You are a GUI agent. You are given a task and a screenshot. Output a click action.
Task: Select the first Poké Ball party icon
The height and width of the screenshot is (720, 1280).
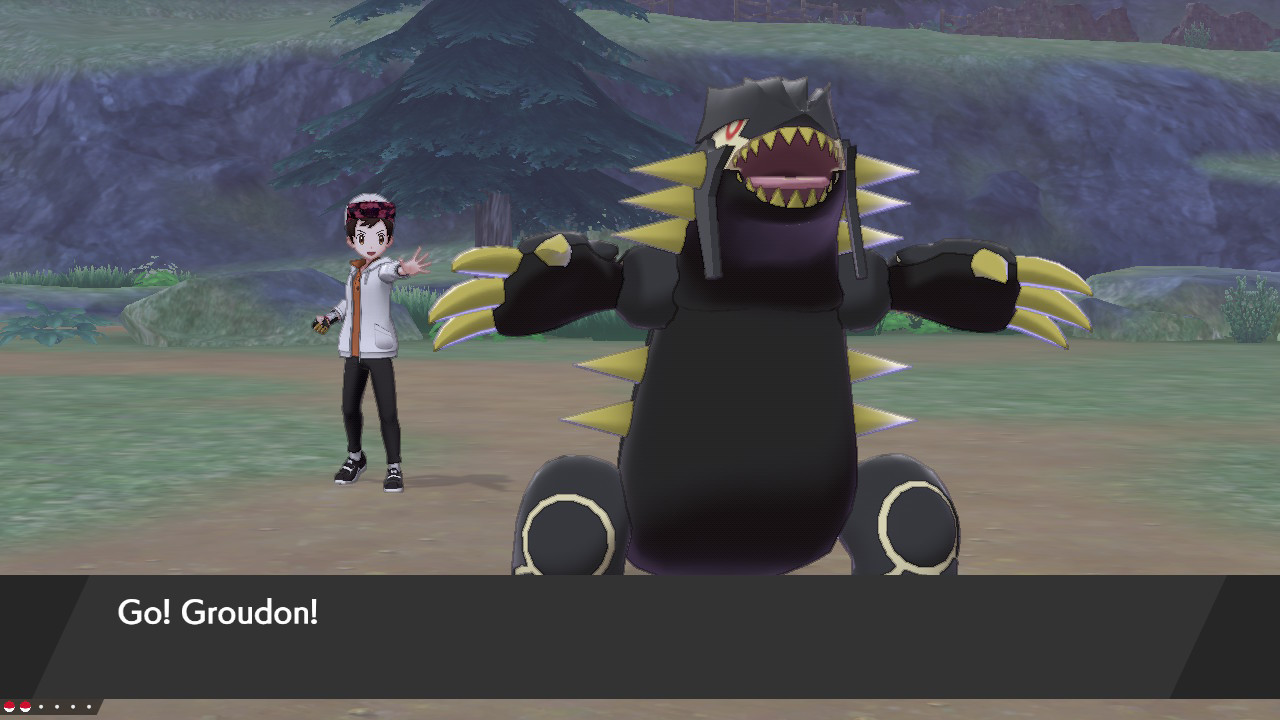tap(9, 707)
